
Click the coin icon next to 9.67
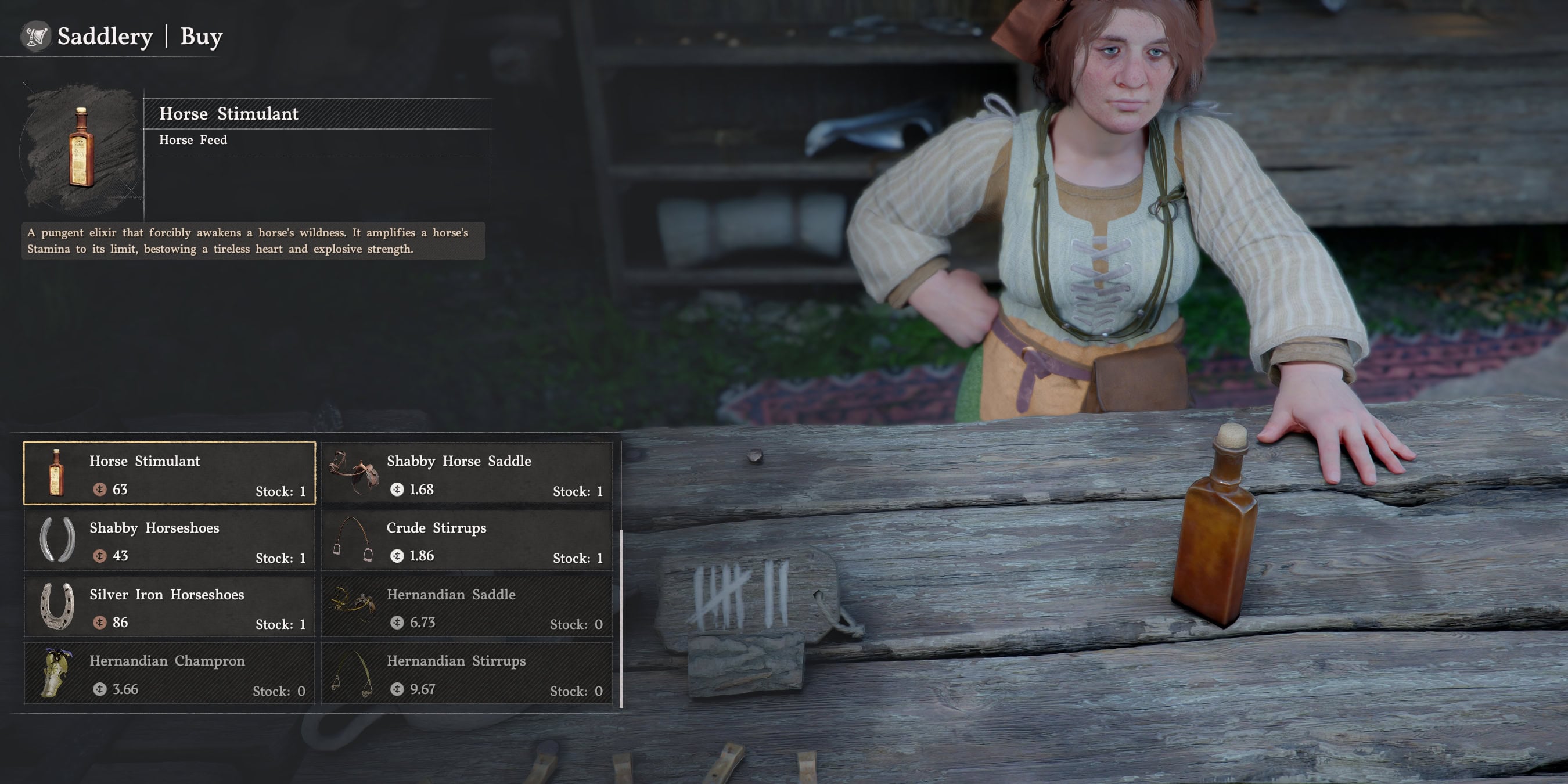point(398,690)
